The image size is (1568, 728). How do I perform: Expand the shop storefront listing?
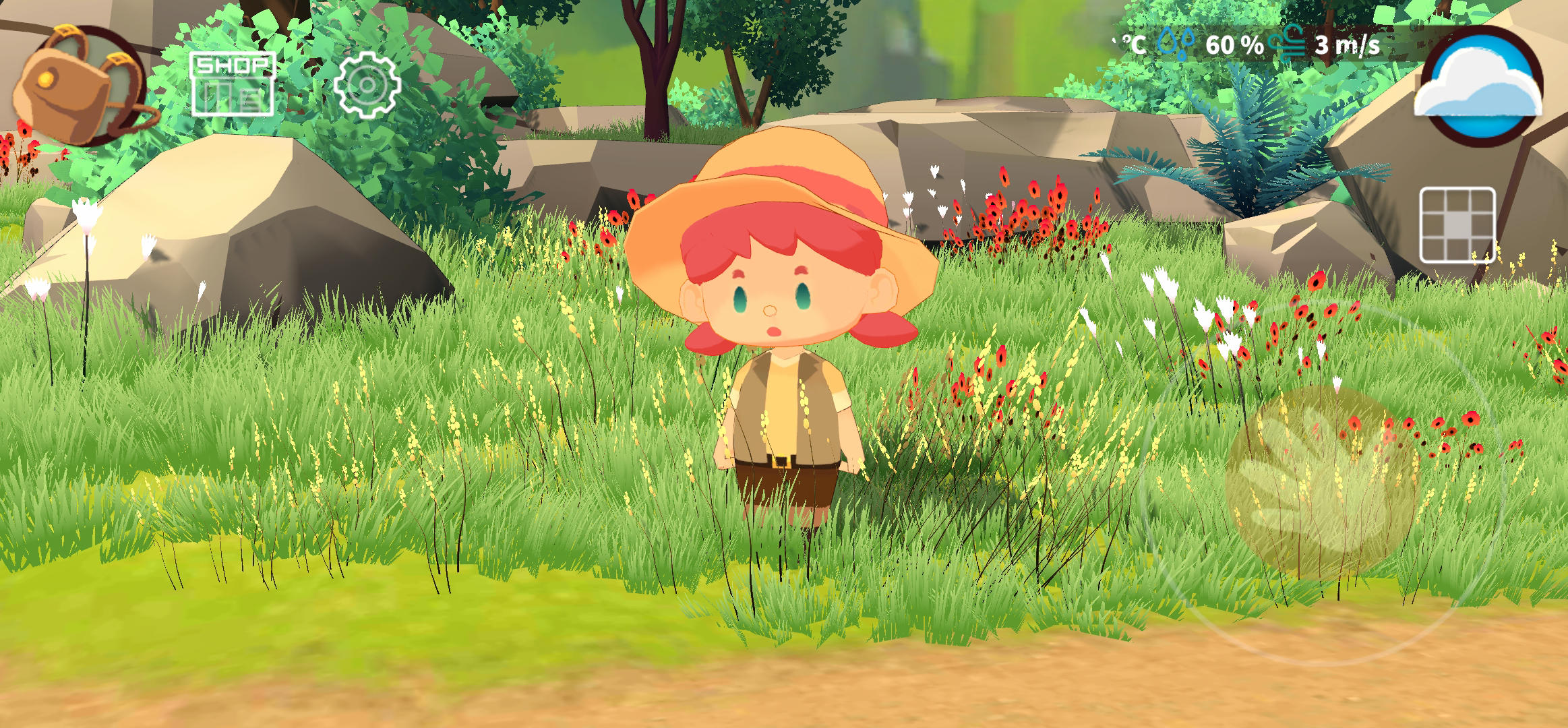pyautogui.click(x=233, y=84)
